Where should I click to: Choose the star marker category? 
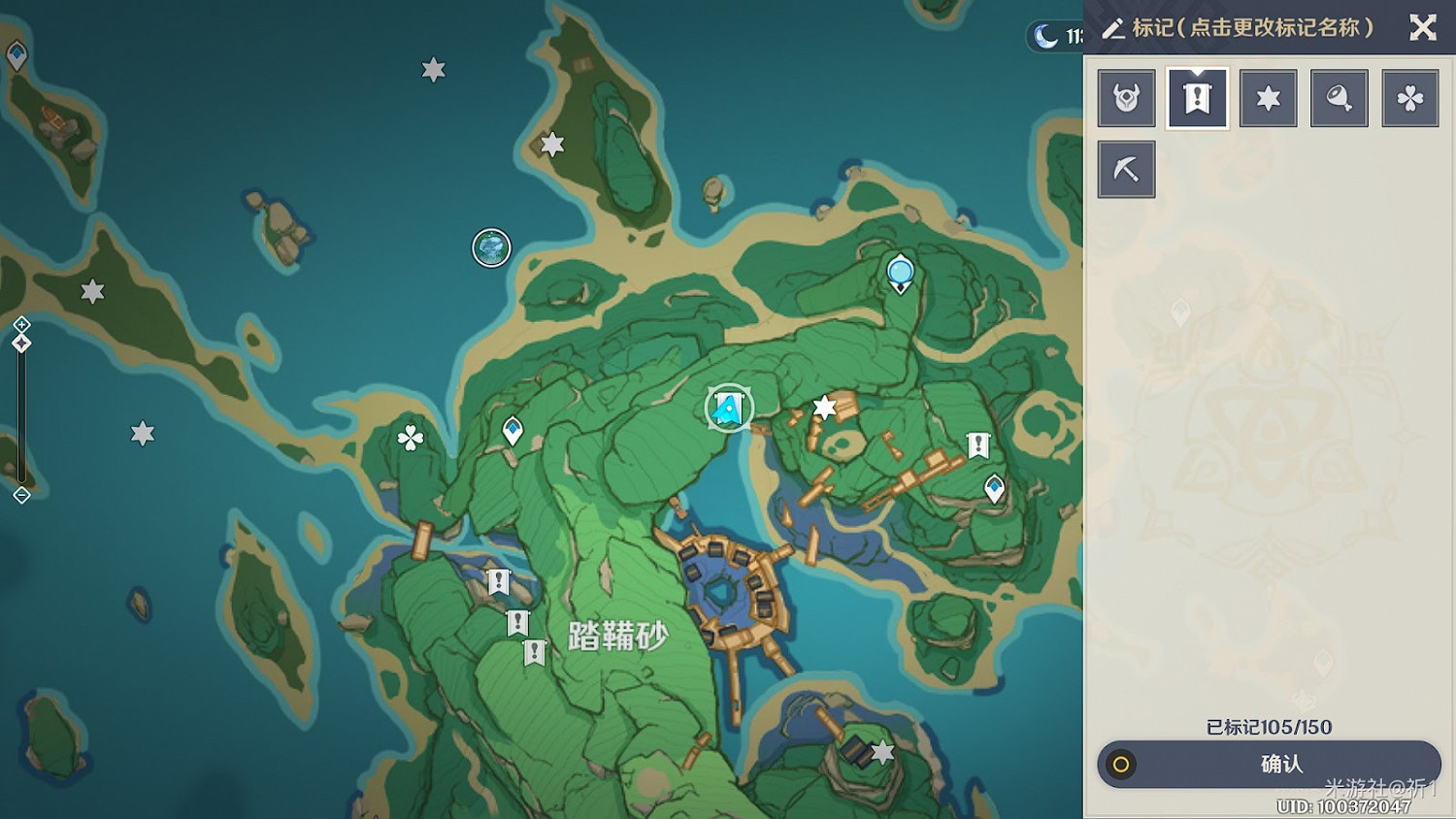click(x=1268, y=97)
